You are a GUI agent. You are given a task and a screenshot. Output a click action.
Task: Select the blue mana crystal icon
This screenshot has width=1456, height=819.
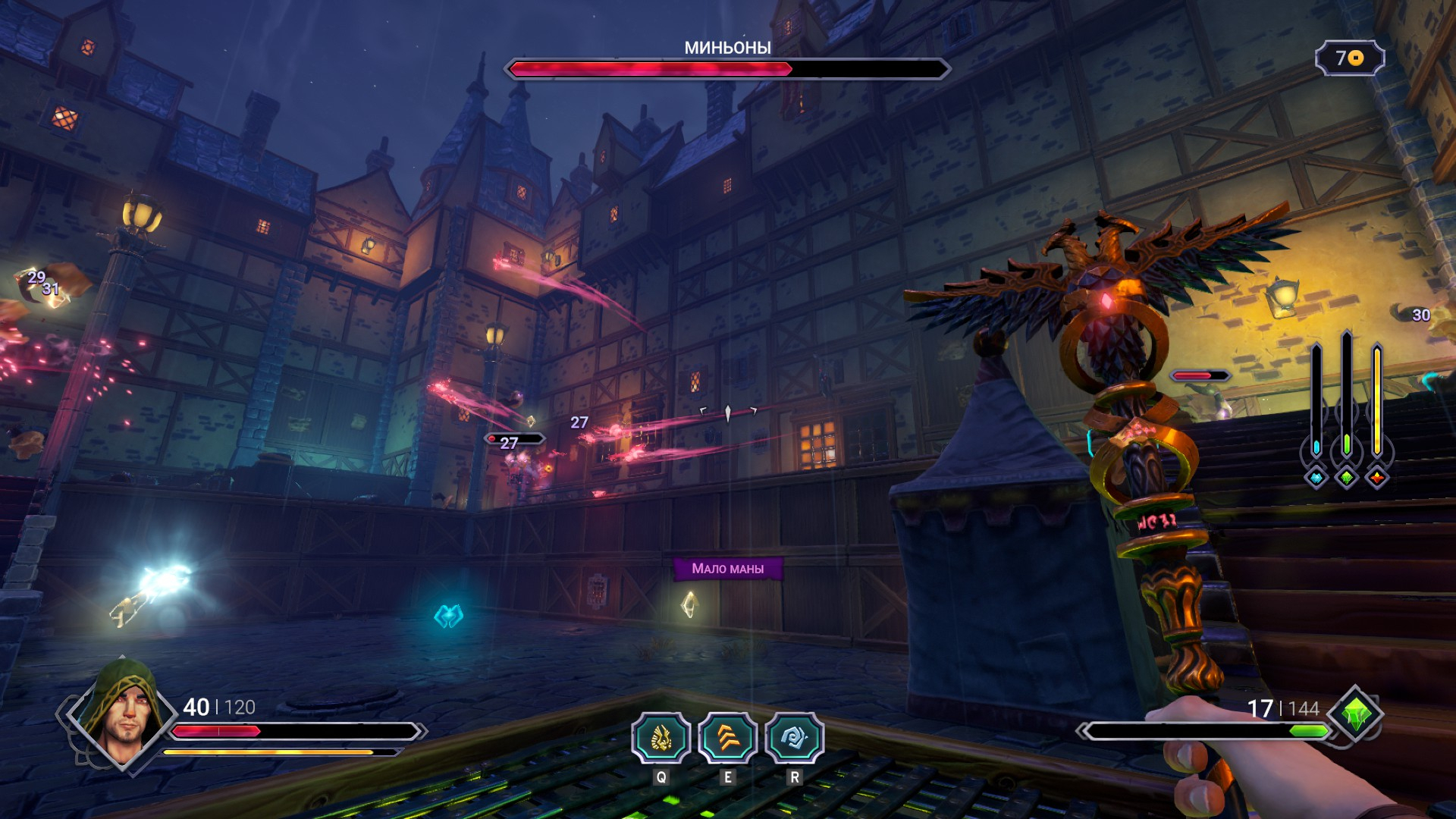(1316, 478)
